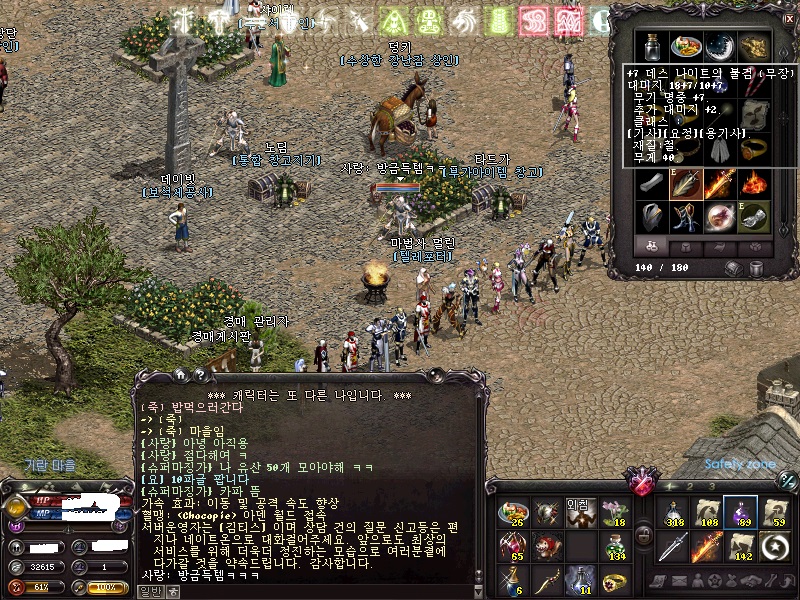Use the green potion slot showing 134
This screenshot has width=800, height=600.
click(613, 546)
